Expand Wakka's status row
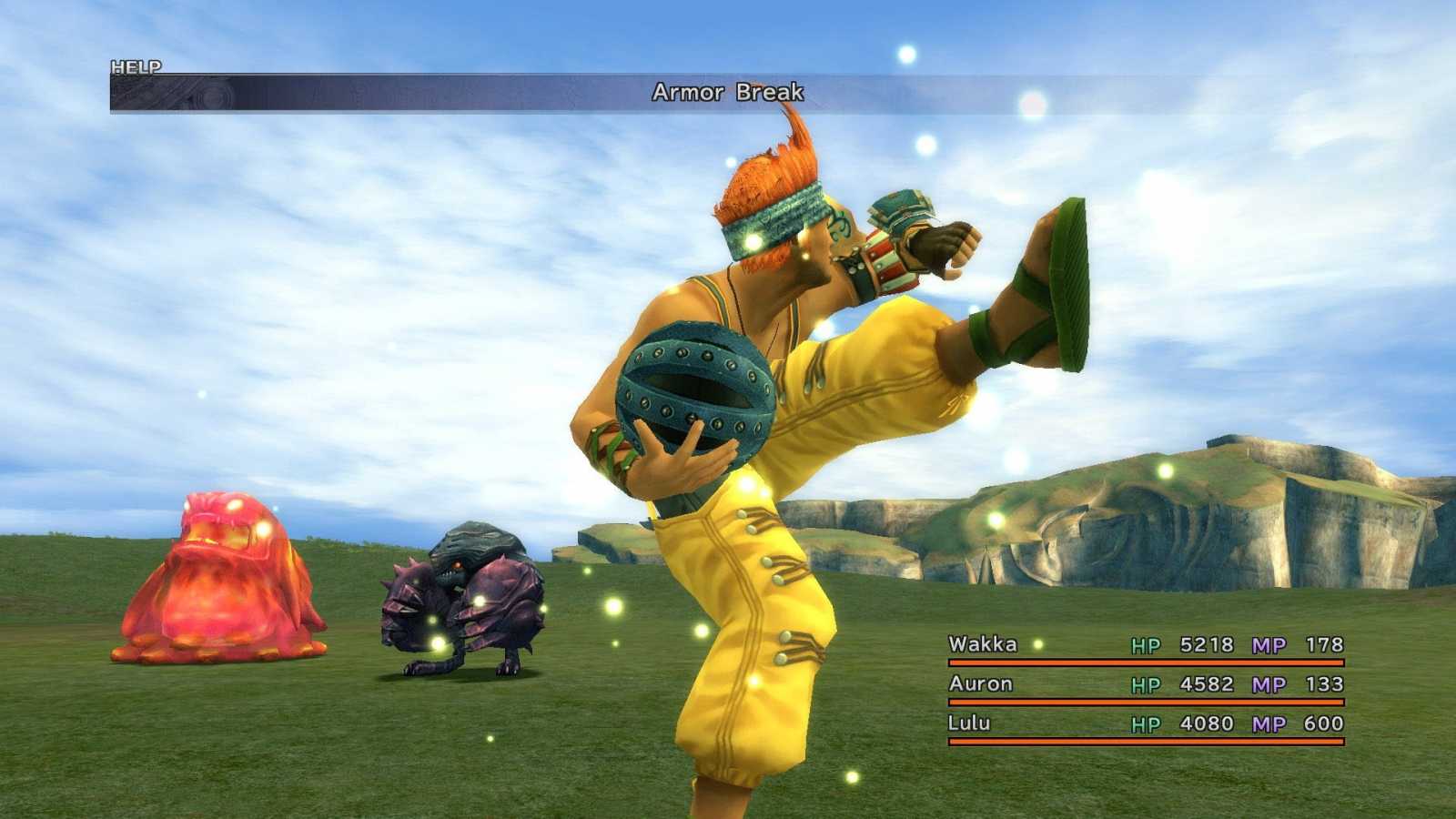Screen dimensions: 1456x819 click(x=1137, y=644)
